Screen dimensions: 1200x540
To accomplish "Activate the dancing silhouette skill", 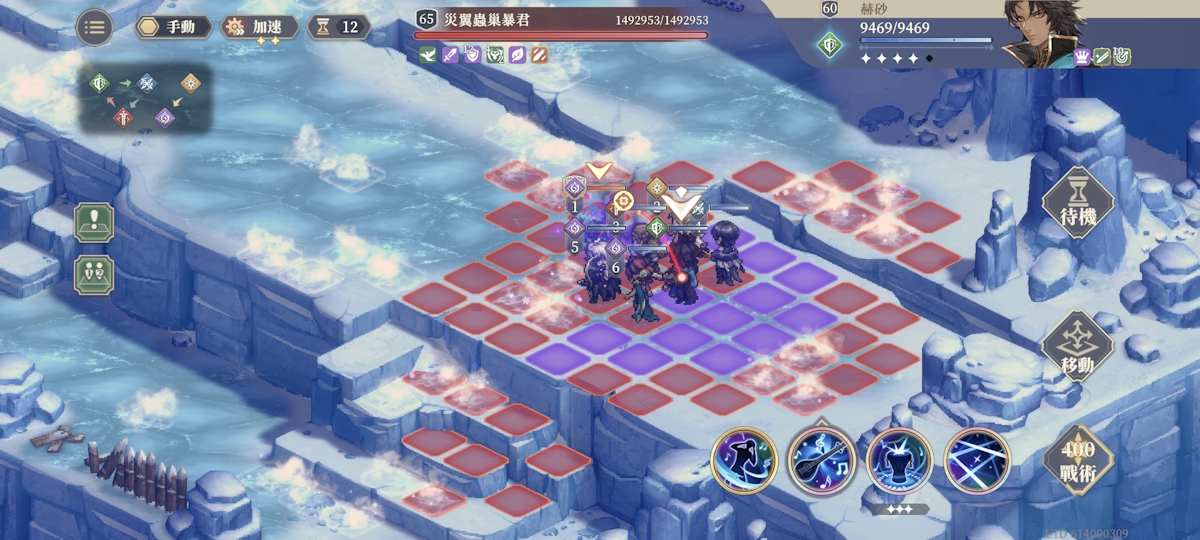I will [x=743, y=461].
